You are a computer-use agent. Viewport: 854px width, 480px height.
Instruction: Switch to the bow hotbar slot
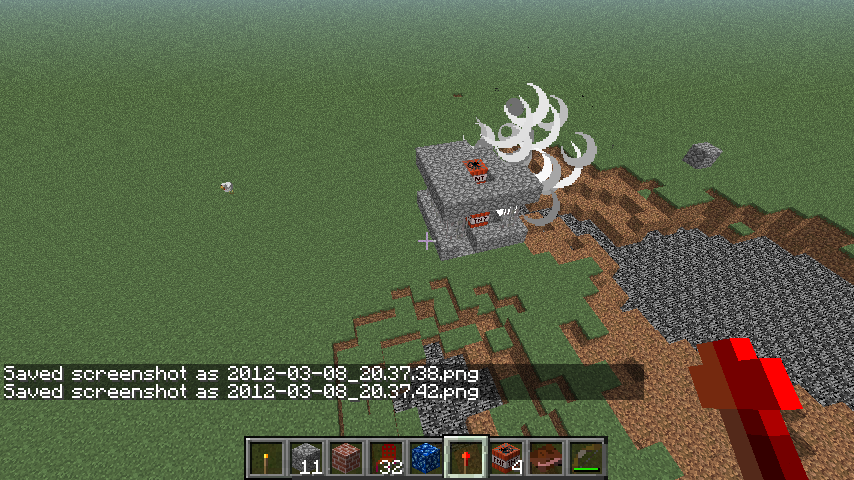[x=585, y=458]
